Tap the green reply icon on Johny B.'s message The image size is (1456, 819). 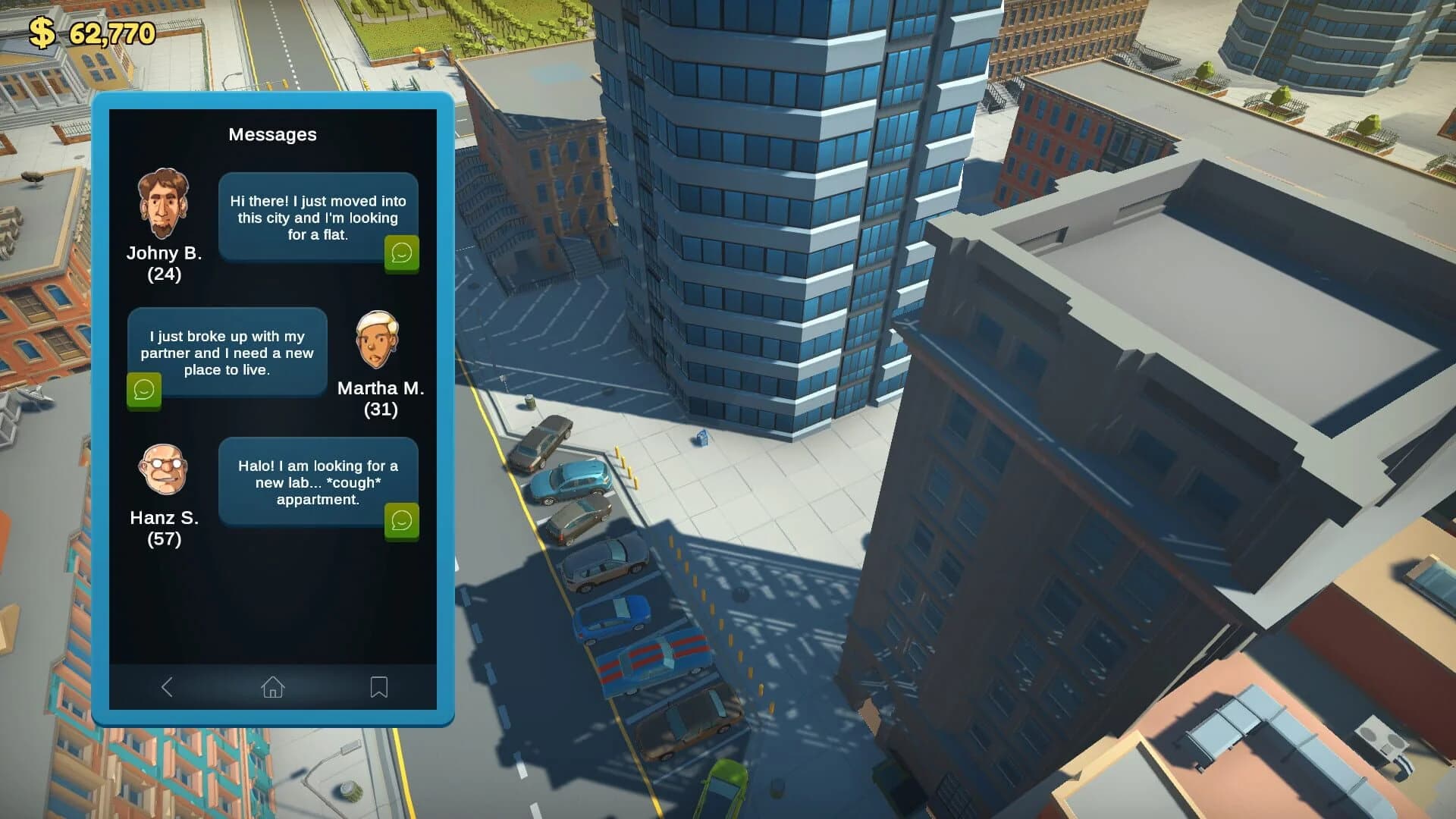pos(402,253)
